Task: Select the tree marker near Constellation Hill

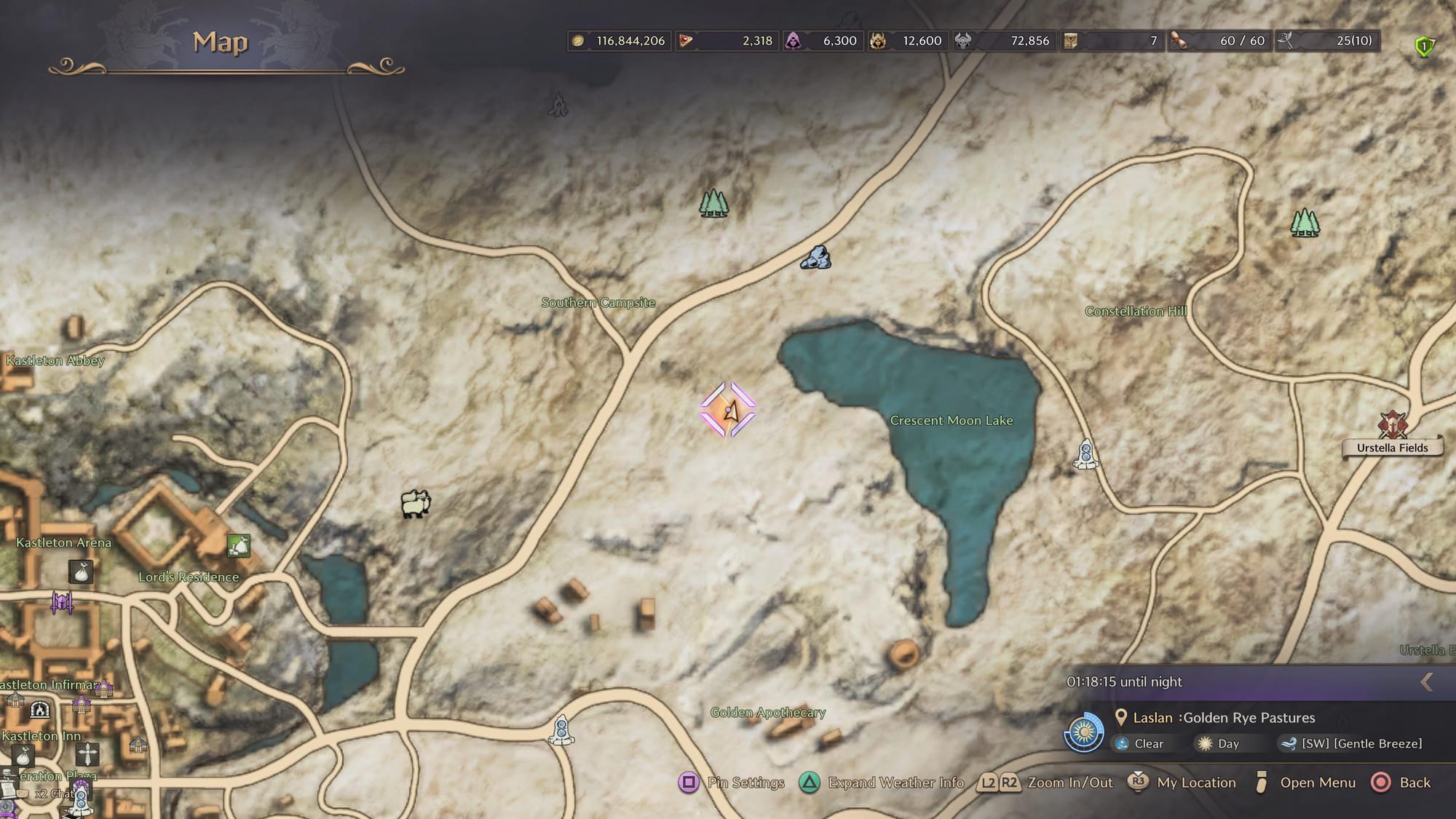Action: [1305, 223]
